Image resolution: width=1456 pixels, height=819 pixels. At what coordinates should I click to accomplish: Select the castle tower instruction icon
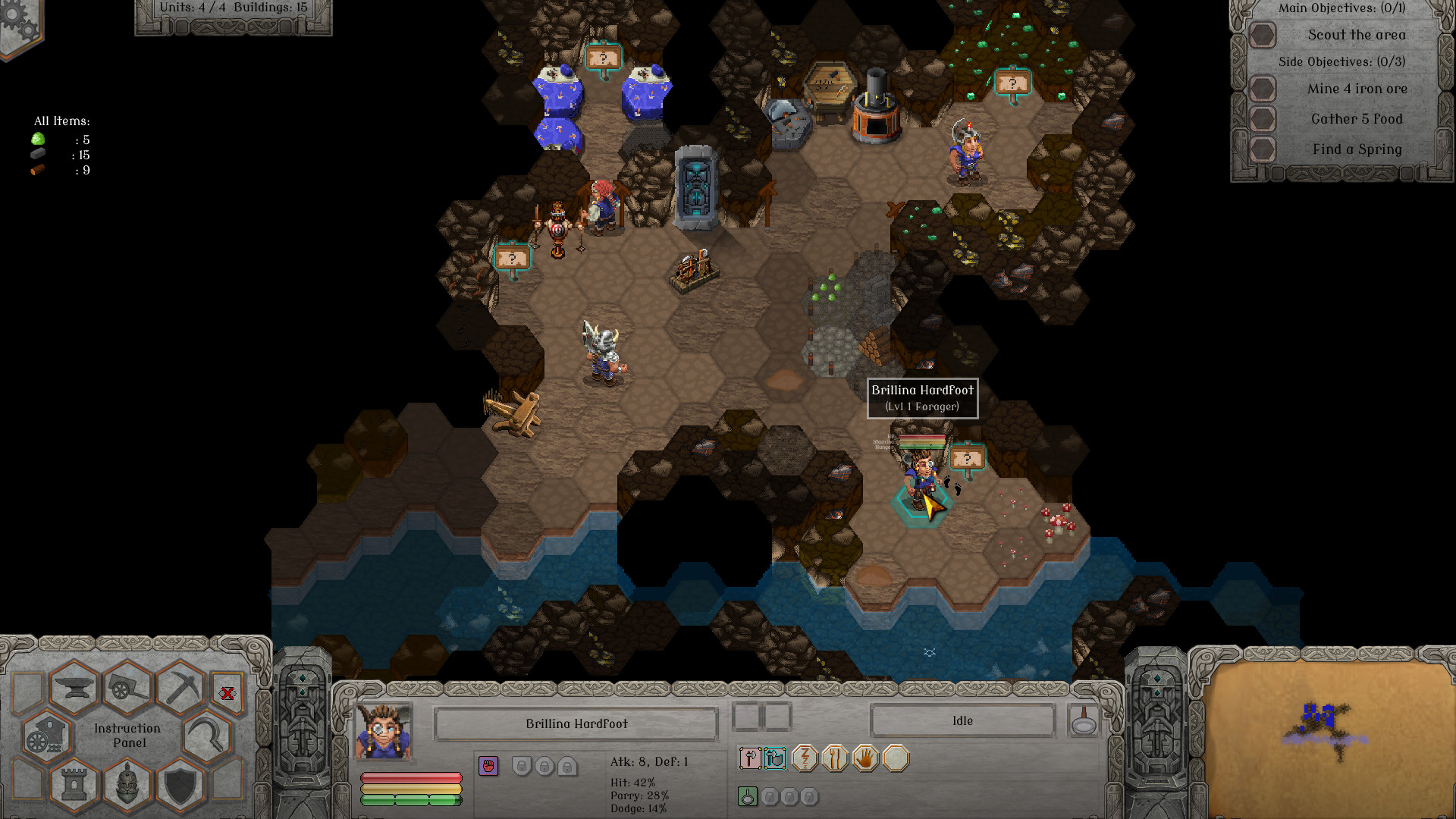coord(74,786)
